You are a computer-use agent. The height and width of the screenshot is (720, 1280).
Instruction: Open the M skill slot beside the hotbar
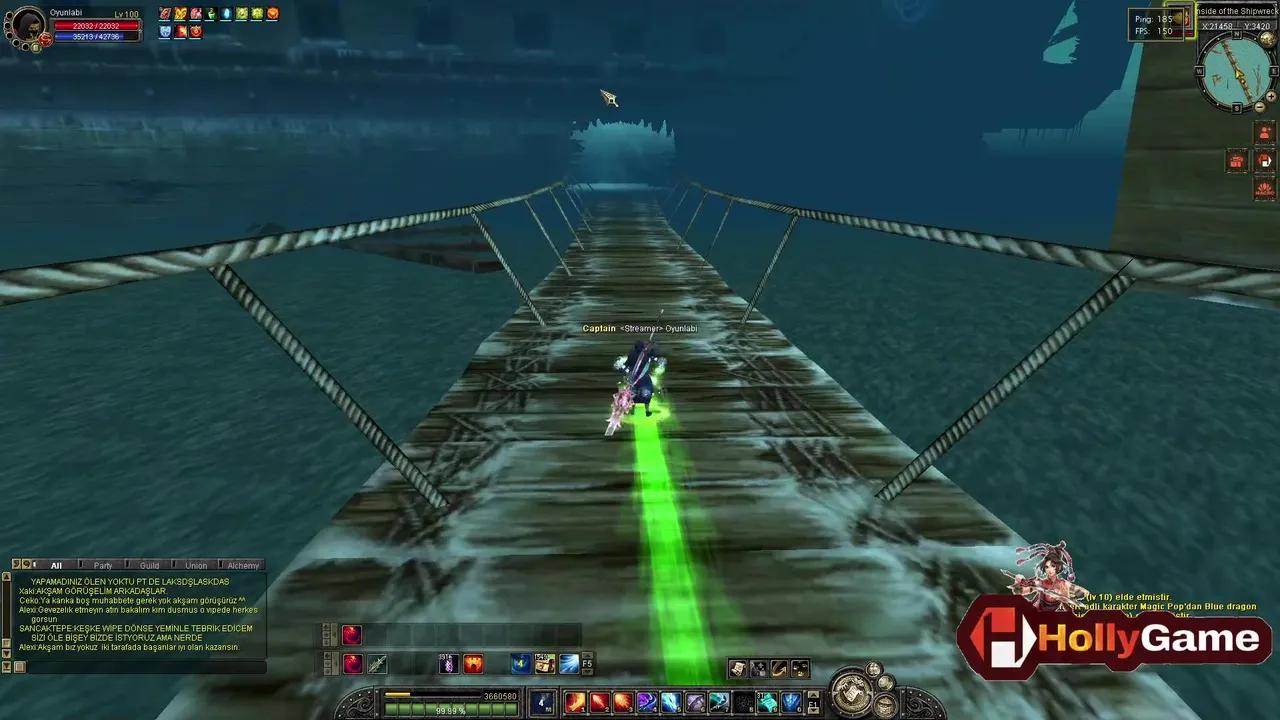point(541,701)
